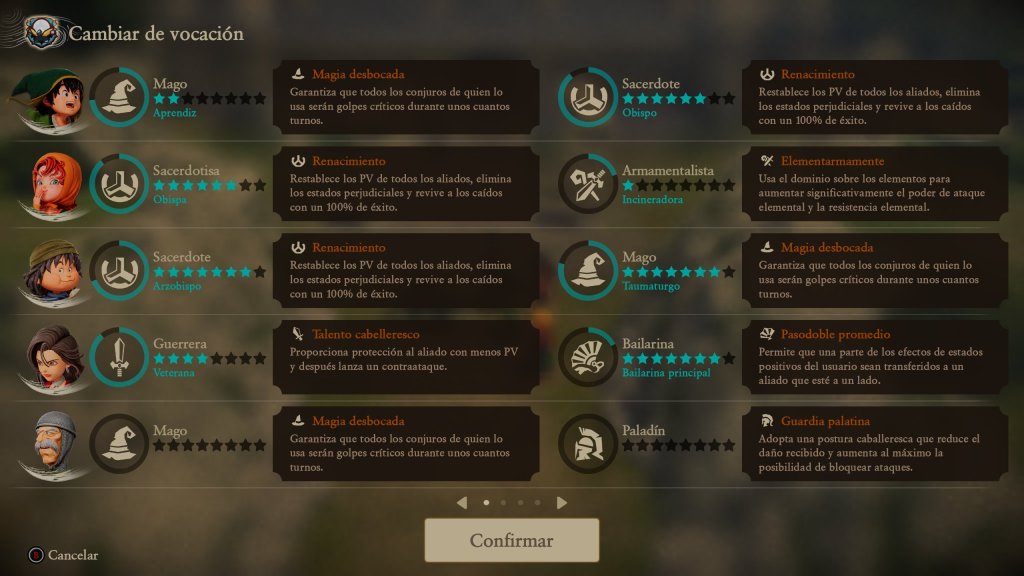Go to the previous vocation page arrow
The image size is (1024, 576).
(461, 503)
